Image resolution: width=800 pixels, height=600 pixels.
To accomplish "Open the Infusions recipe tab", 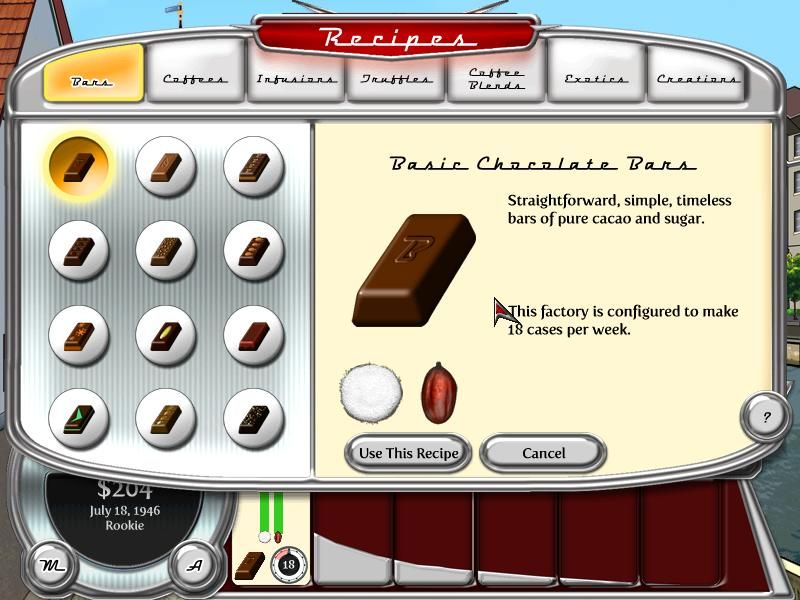I will click(x=296, y=78).
